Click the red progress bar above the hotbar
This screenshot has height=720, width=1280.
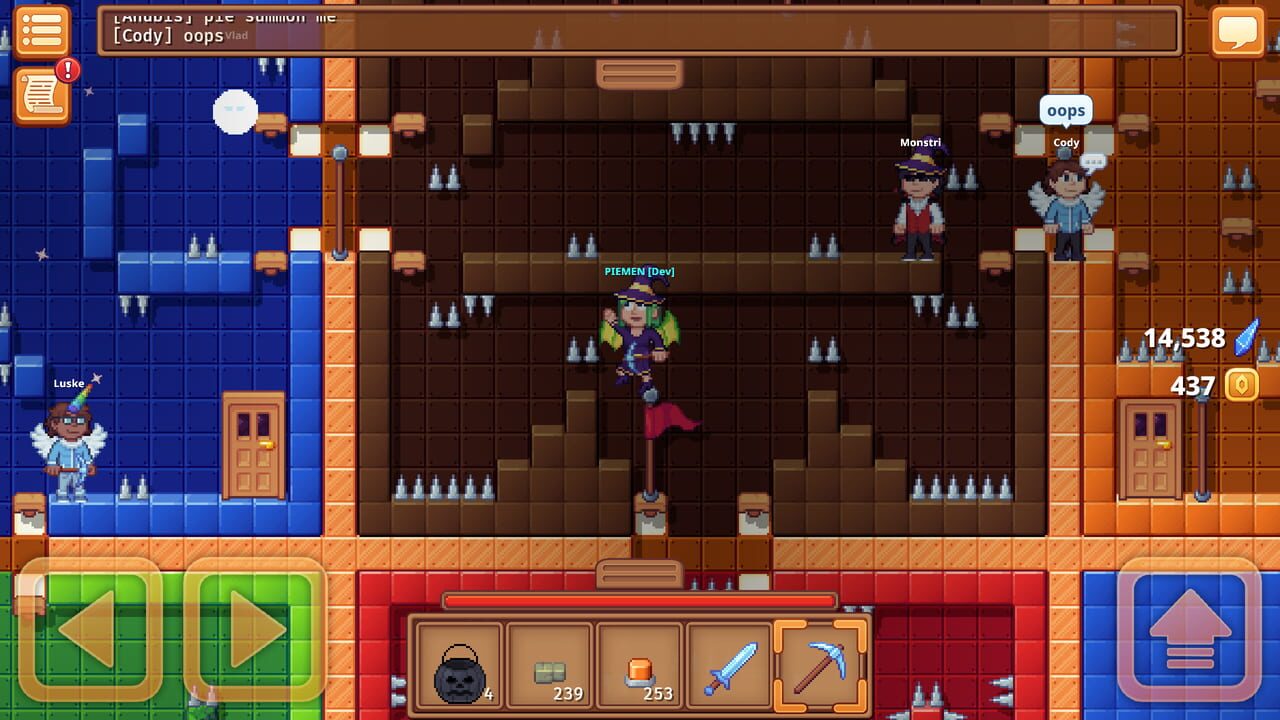click(x=640, y=600)
